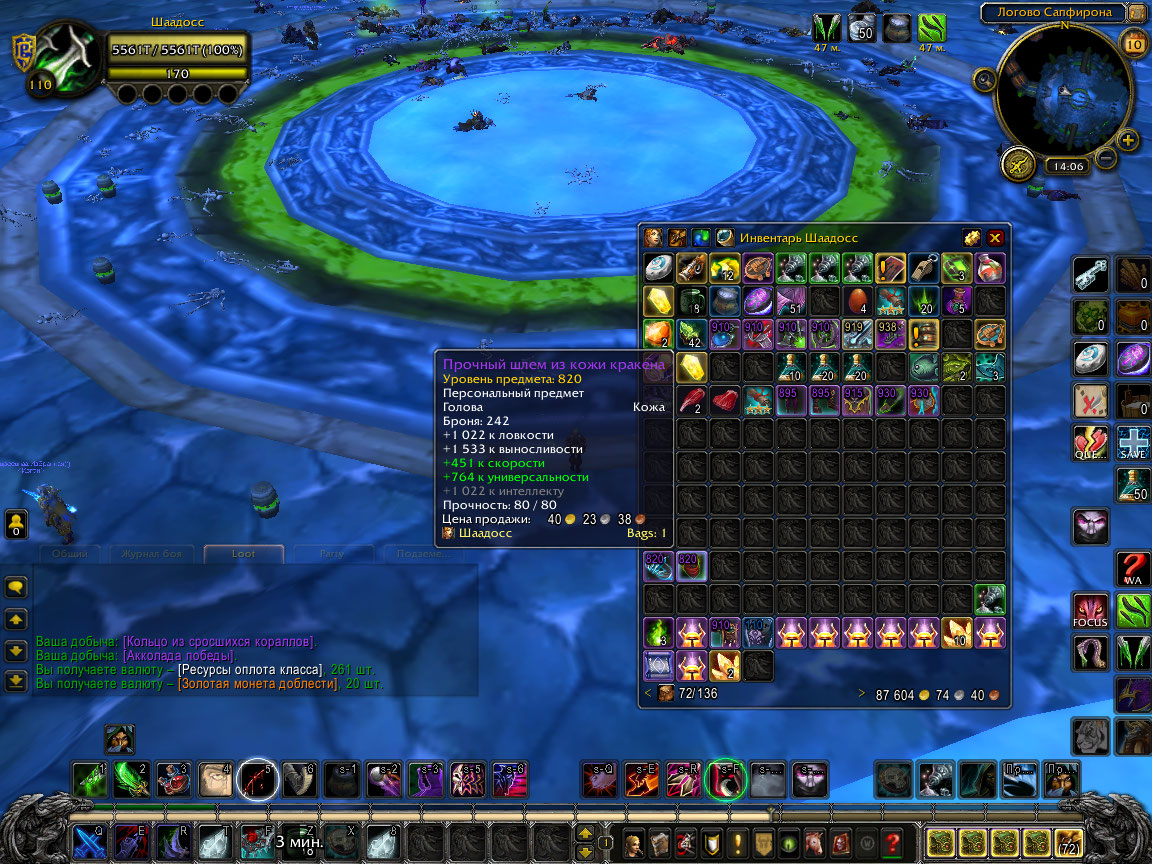Click the gold sort button in inventory header
This screenshot has height=864, width=1152.
coord(971,238)
